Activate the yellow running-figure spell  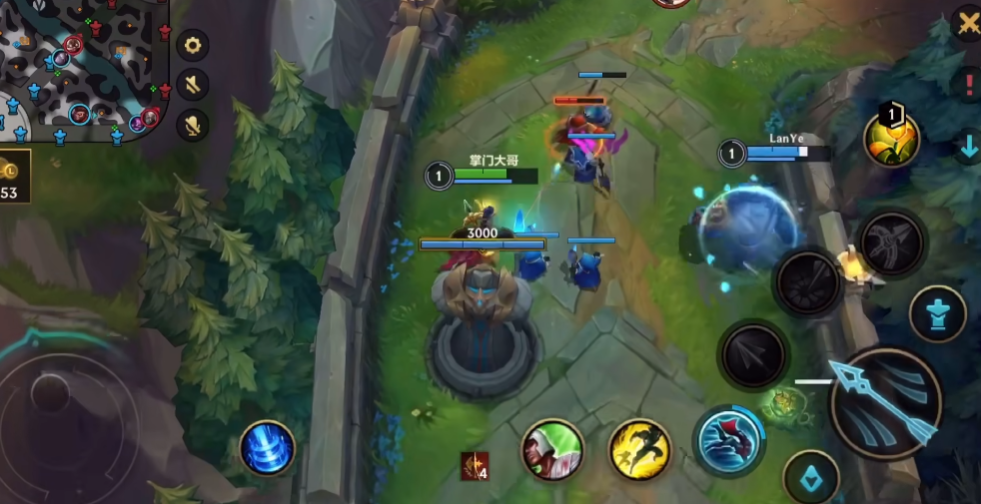tap(640, 449)
